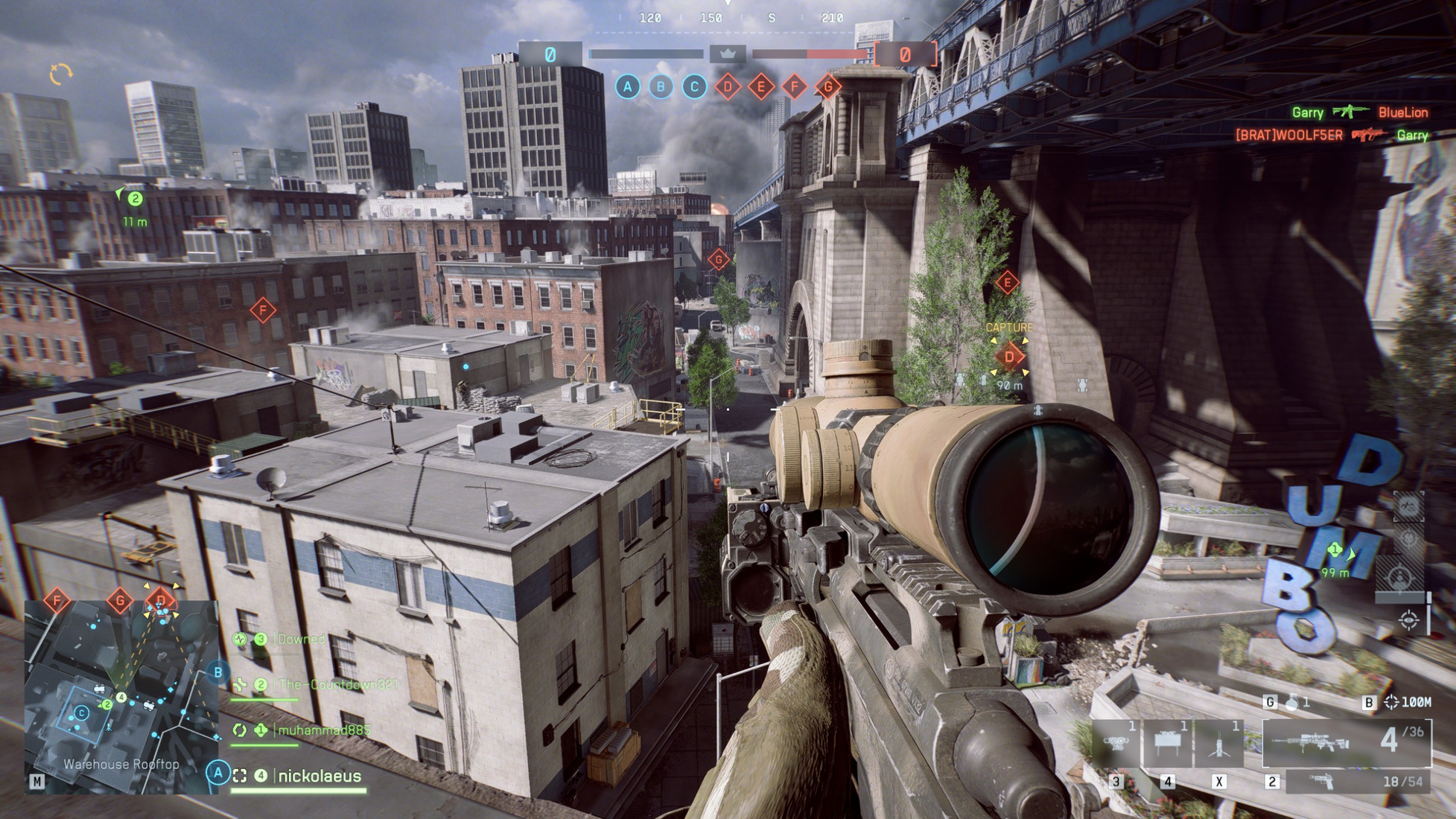Screen dimensions: 1456x819
Task: Select the tripod beacon gadget slot
Action: (x=1219, y=743)
